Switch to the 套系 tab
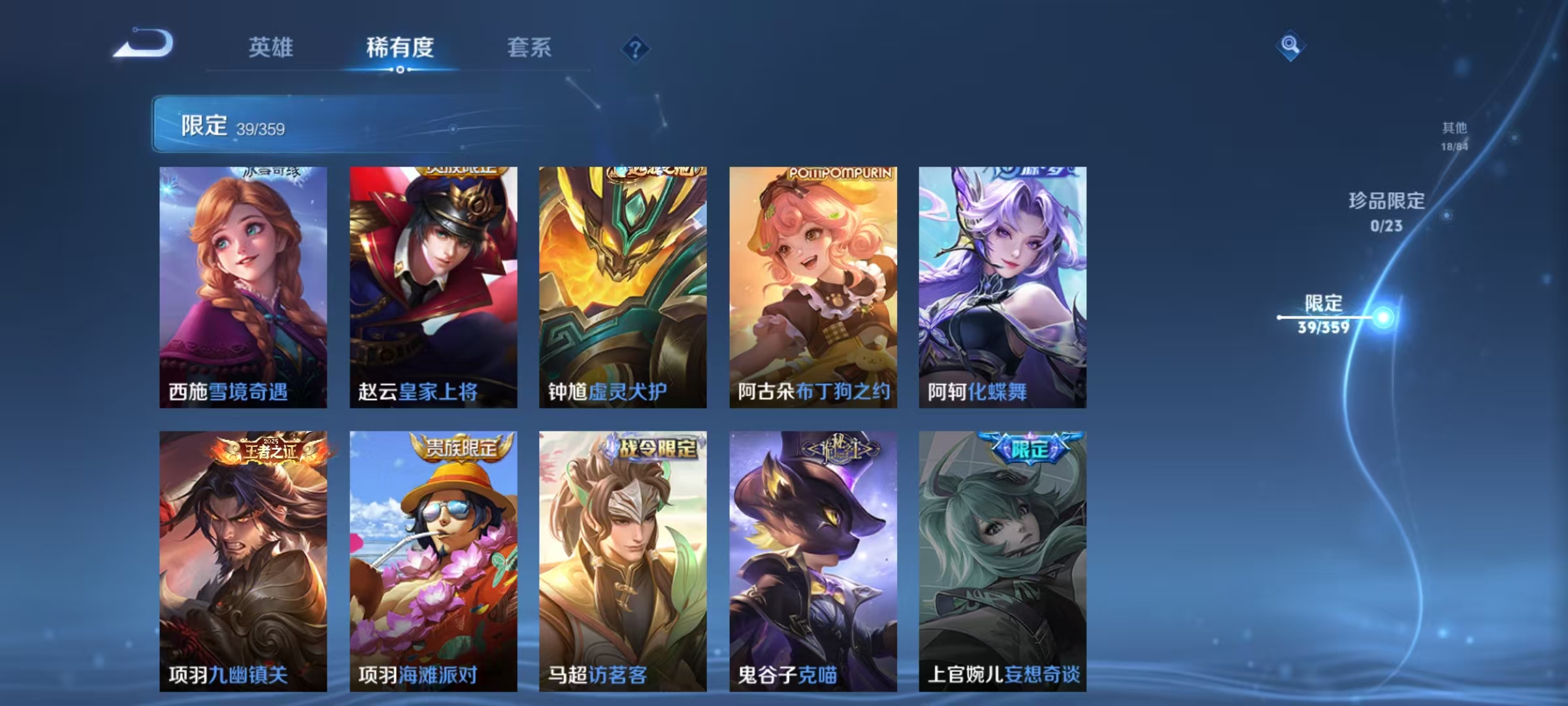The height and width of the screenshot is (706, 1568). click(x=531, y=47)
